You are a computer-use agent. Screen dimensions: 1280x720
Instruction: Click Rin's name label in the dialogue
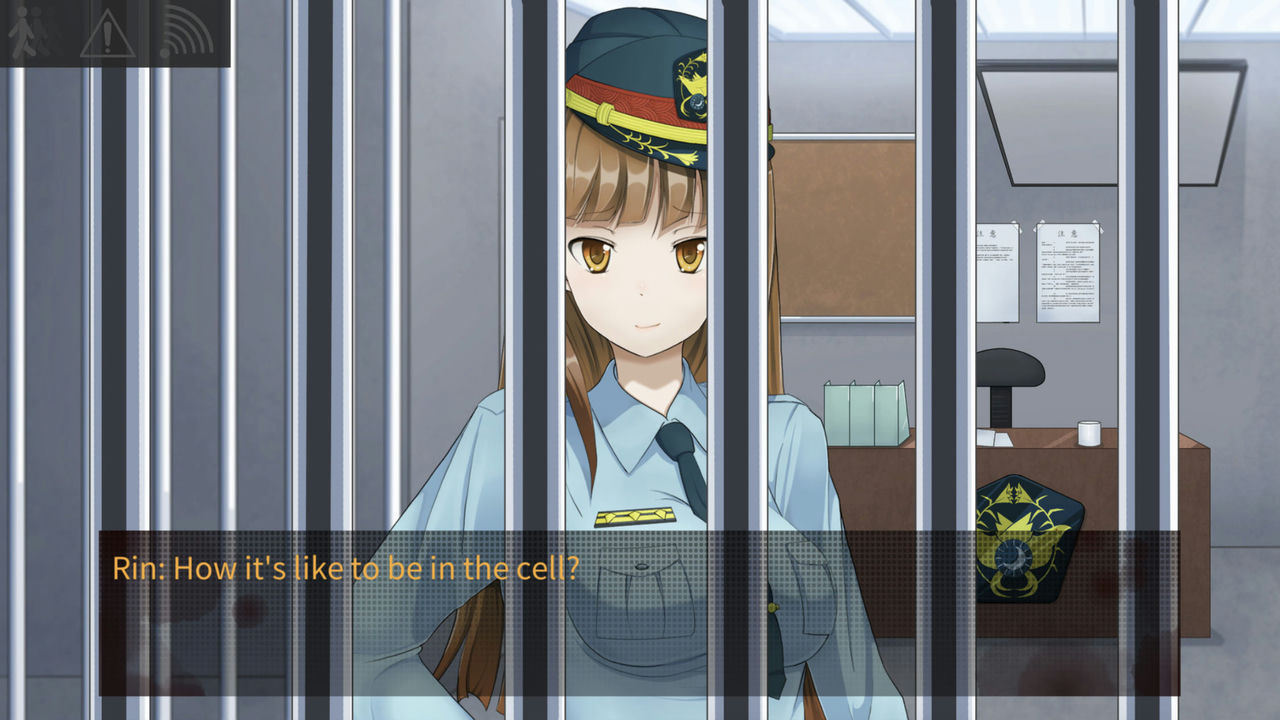138,568
